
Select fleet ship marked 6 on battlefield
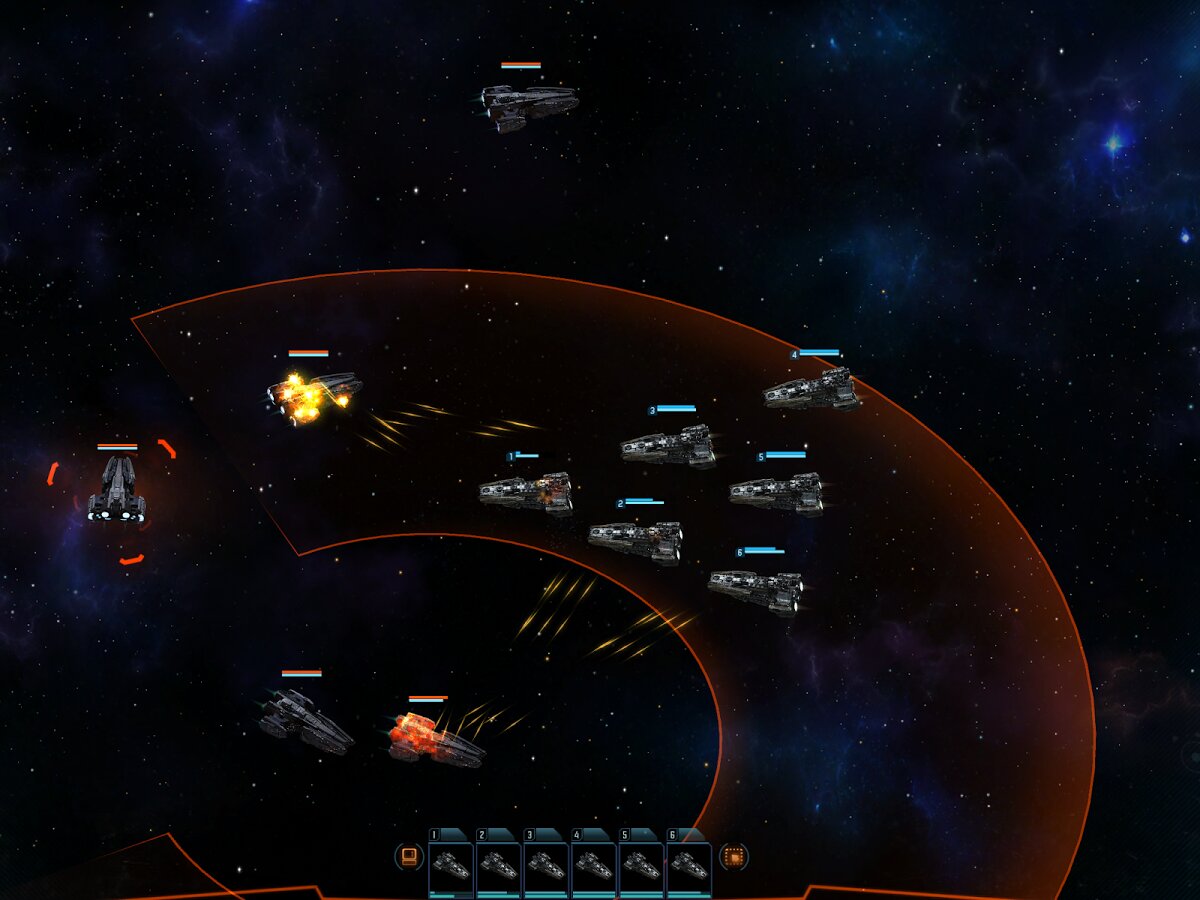point(756,590)
